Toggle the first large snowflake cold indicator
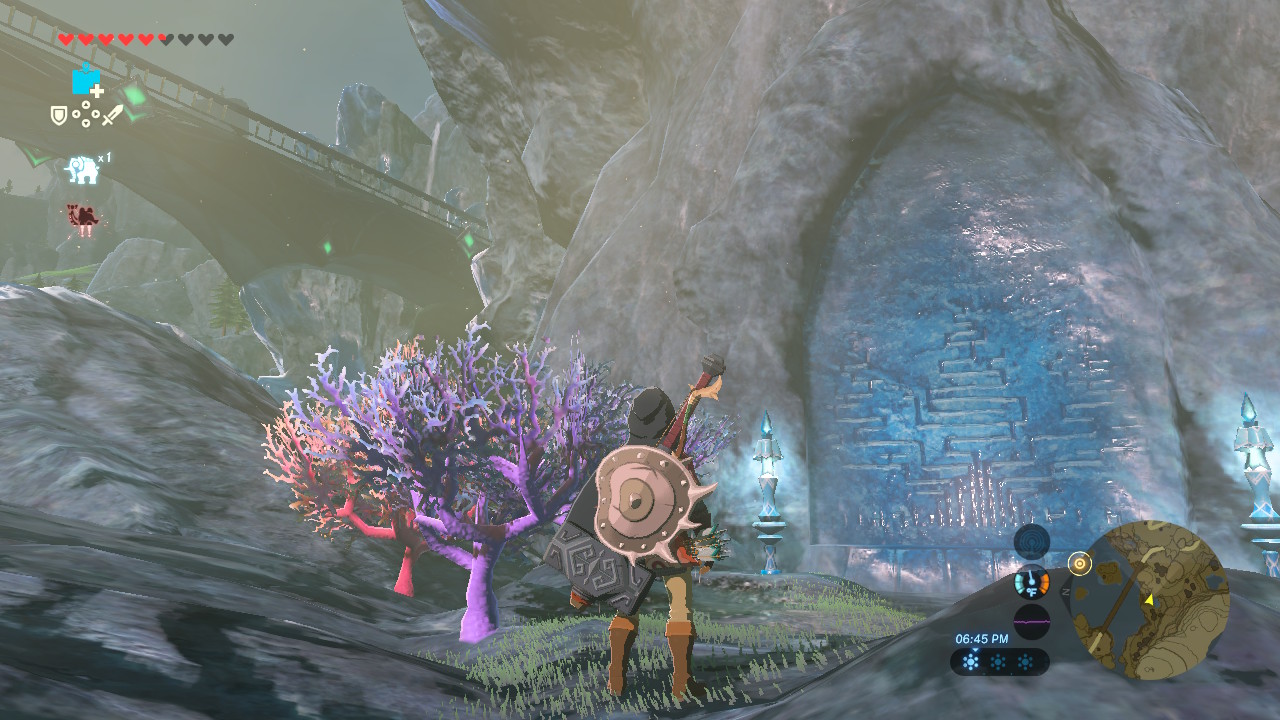This screenshot has height=720, width=1280. (x=972, y=662)
